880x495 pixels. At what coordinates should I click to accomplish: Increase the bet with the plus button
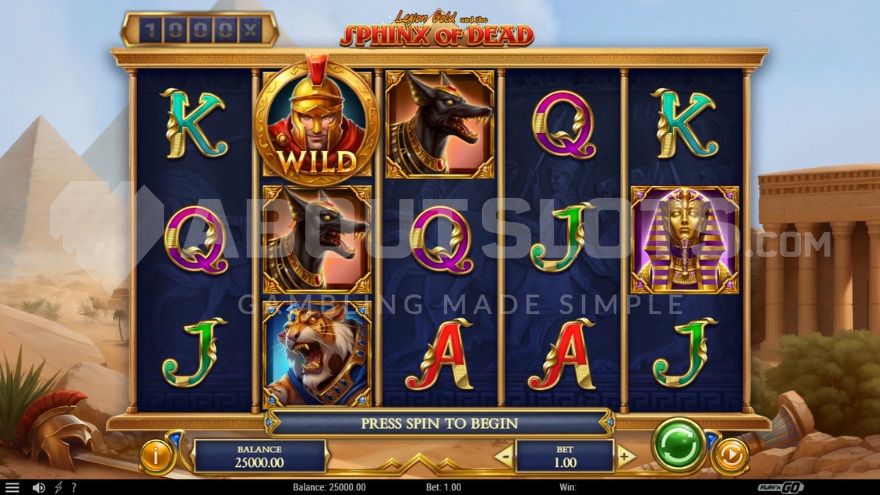[626, 457]
